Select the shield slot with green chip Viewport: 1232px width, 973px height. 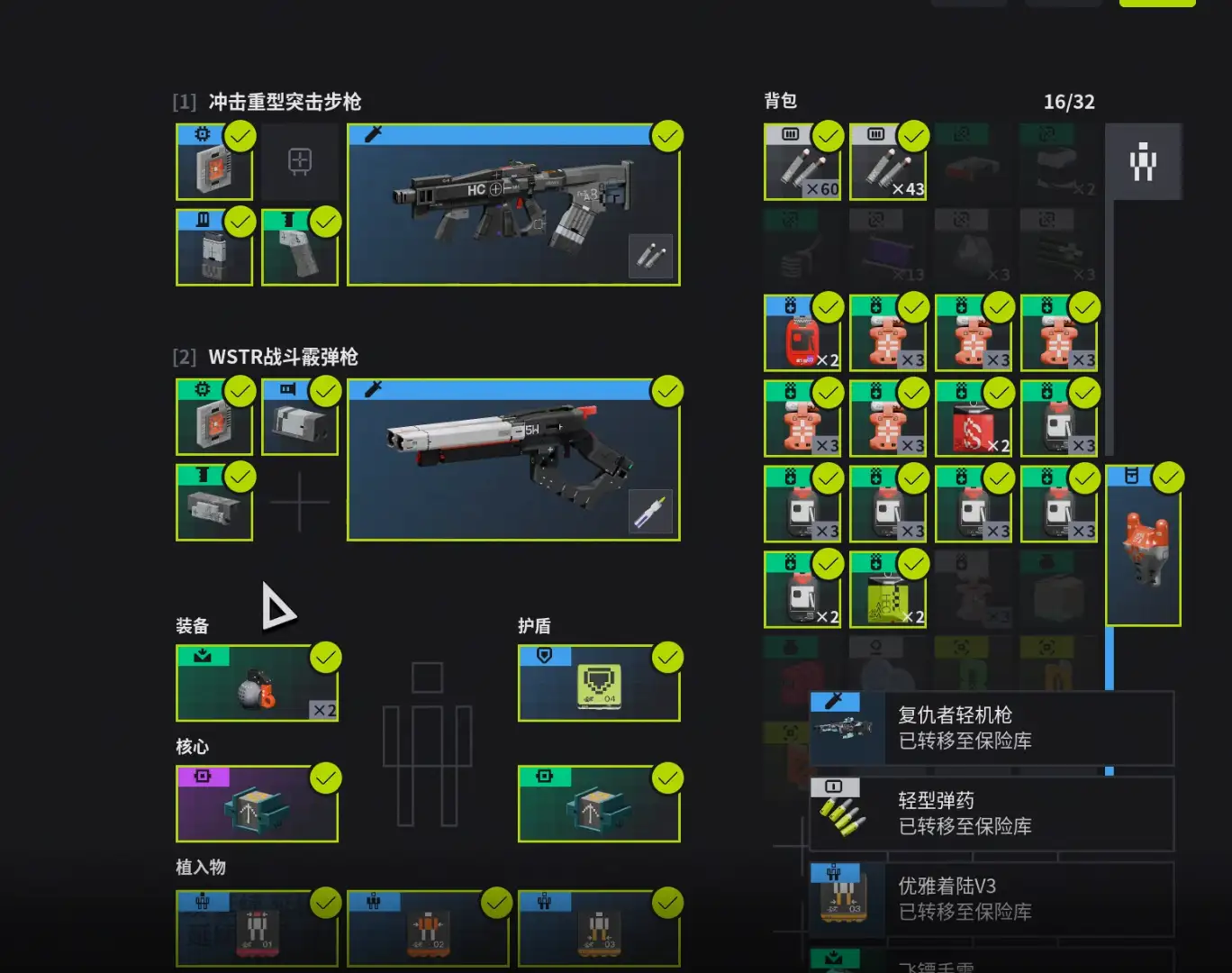tap(599, 684)
